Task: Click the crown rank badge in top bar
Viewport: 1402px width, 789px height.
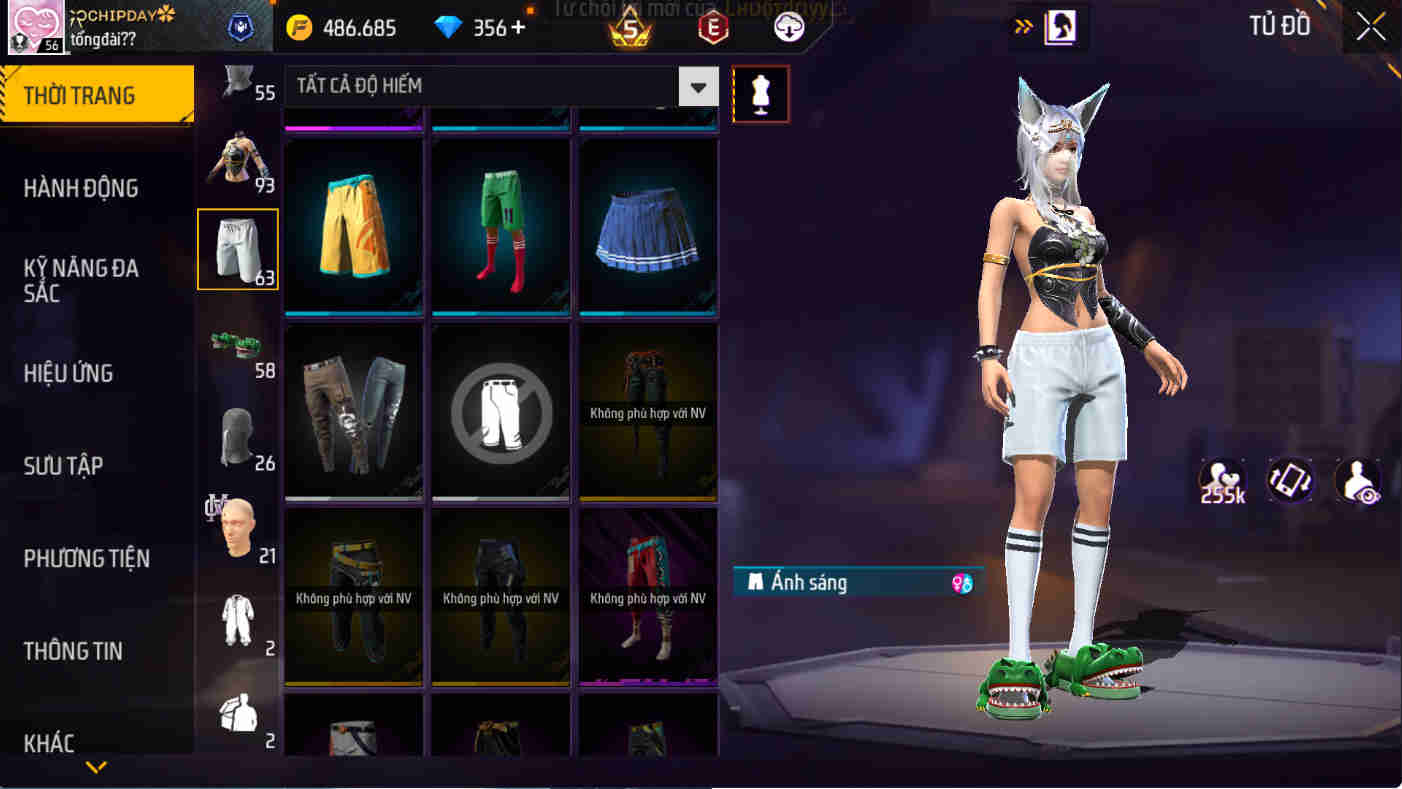Action: click(630, 27)
